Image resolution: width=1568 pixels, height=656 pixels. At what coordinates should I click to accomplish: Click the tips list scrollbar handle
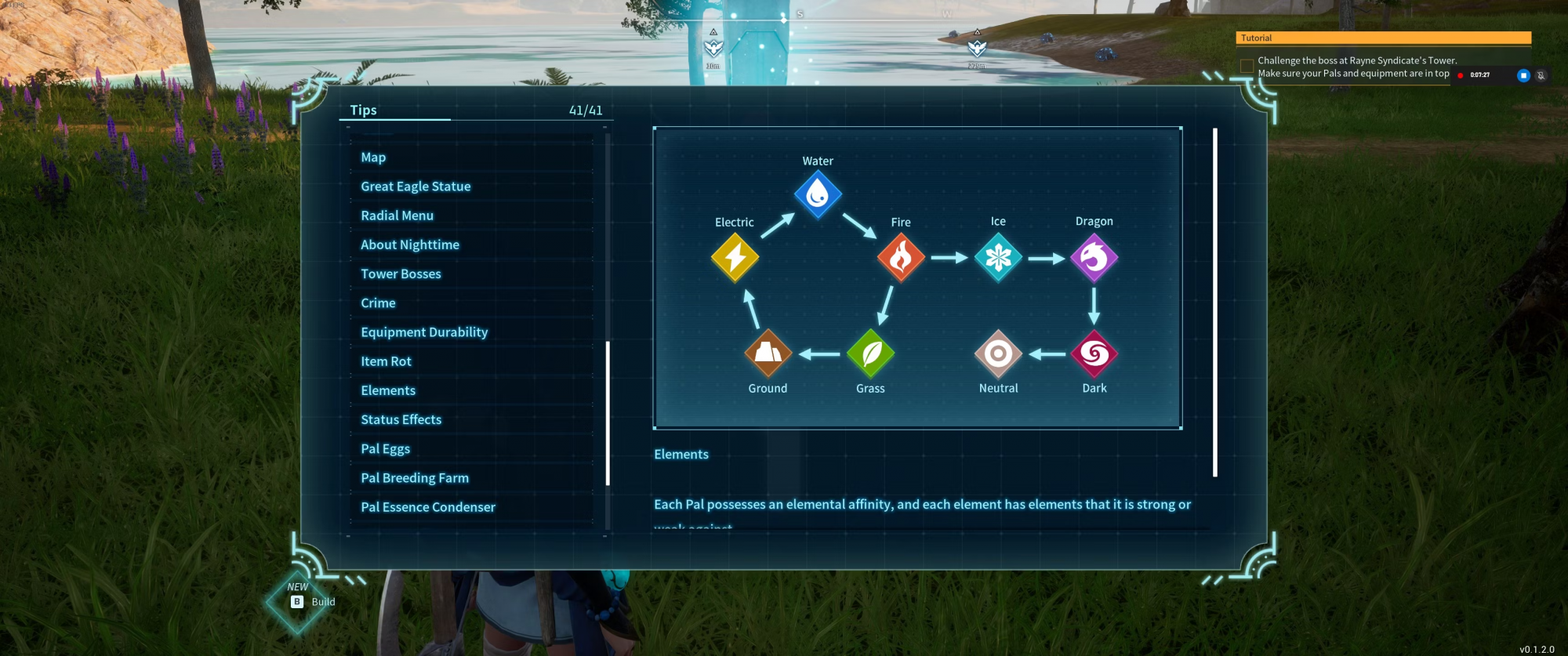point(608,413)
